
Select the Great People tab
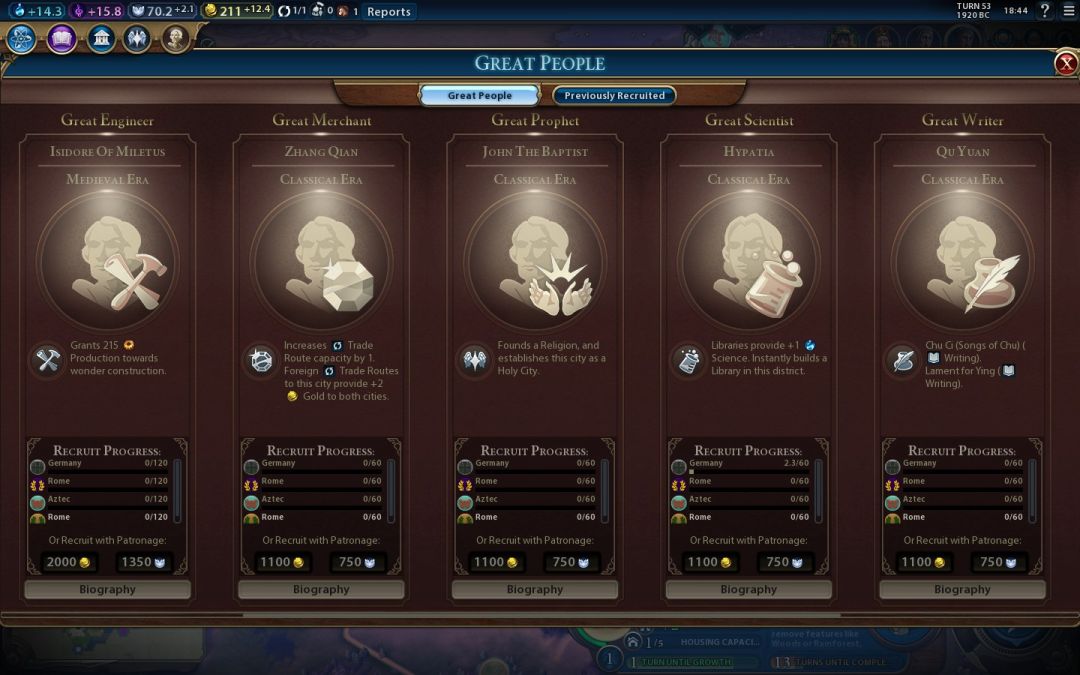480,96
